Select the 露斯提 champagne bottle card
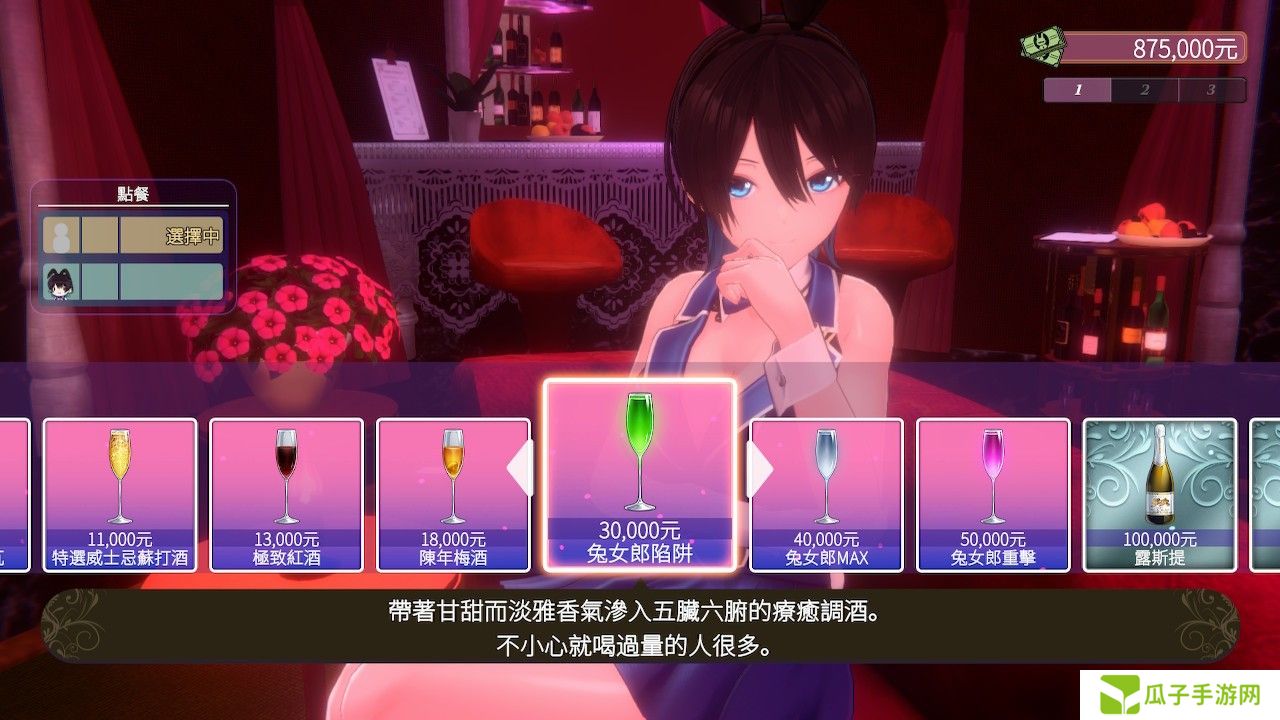The width and height of the screenshot is (1280, 720). pos(1160,495)
